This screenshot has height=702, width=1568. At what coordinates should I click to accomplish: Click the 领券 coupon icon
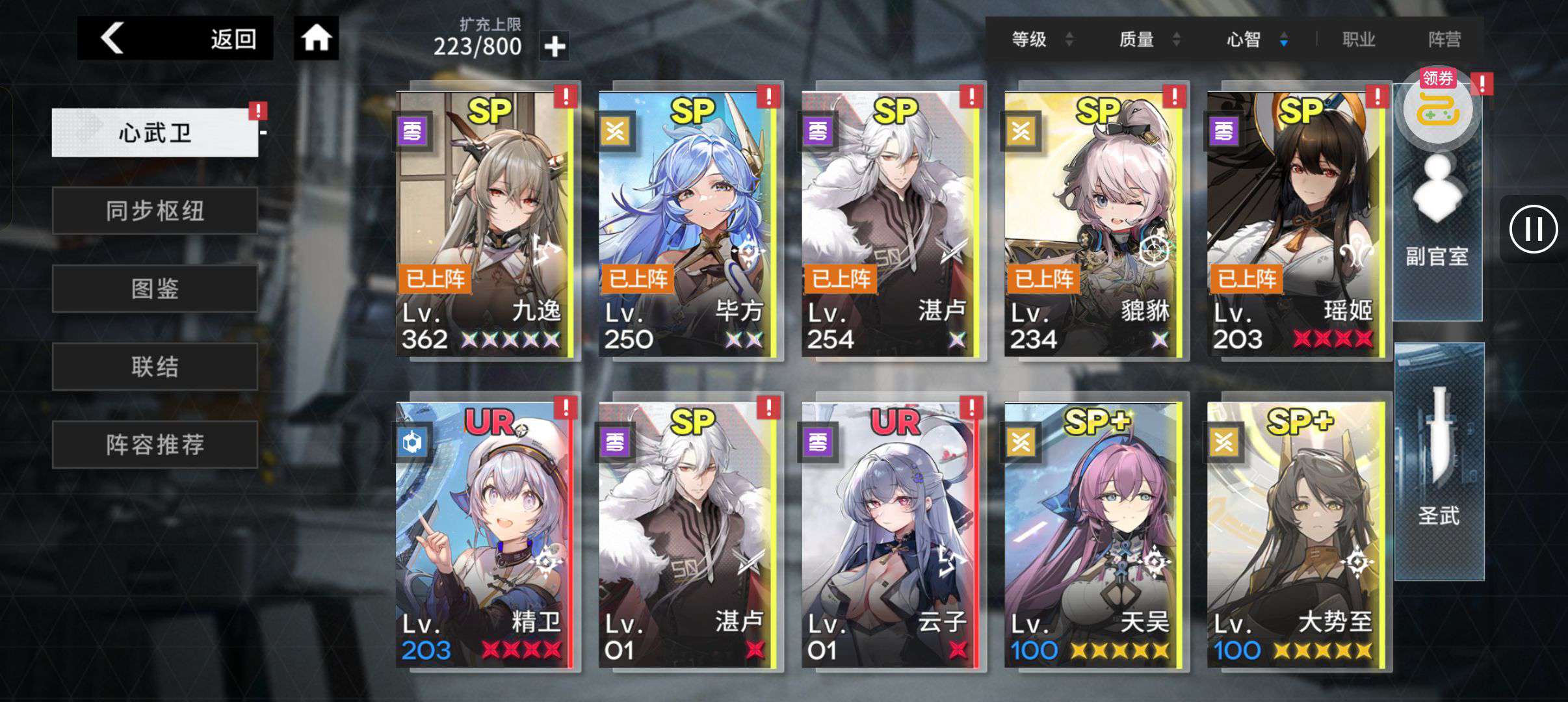pos(1437,107)
